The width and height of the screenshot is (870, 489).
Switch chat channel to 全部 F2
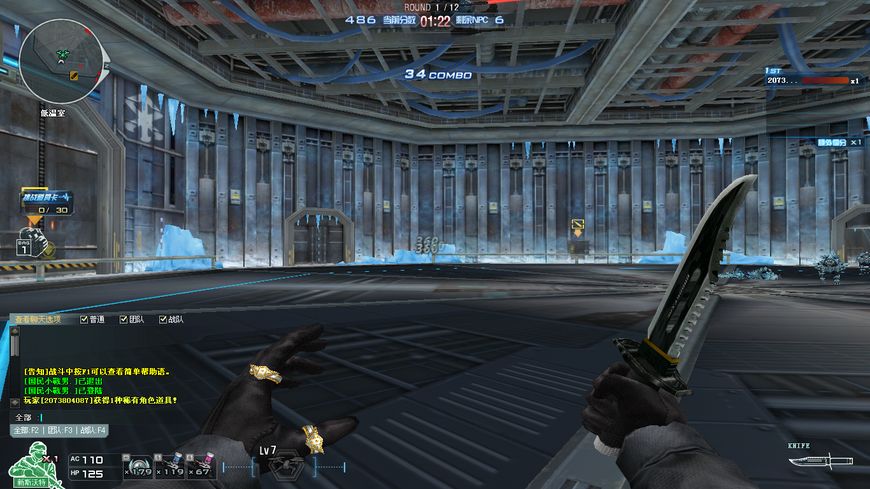click(x=25, y=430)
